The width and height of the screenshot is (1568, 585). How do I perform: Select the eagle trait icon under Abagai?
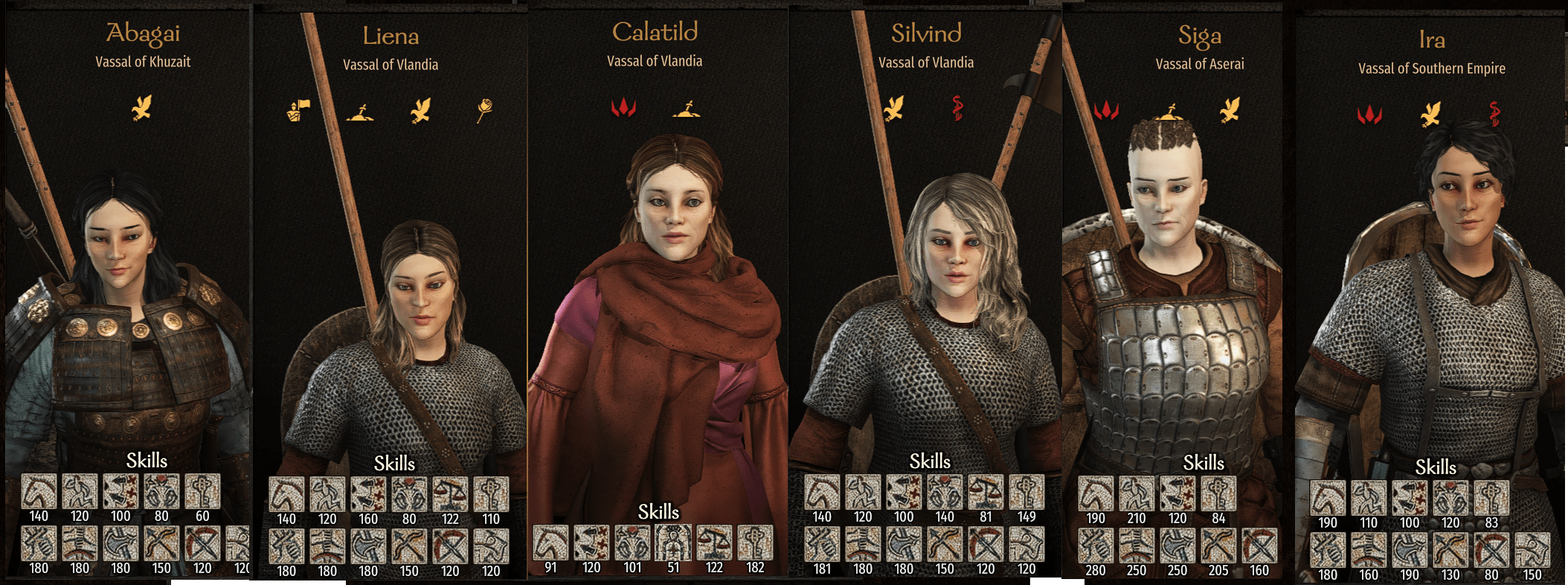(x=142, y=109)
